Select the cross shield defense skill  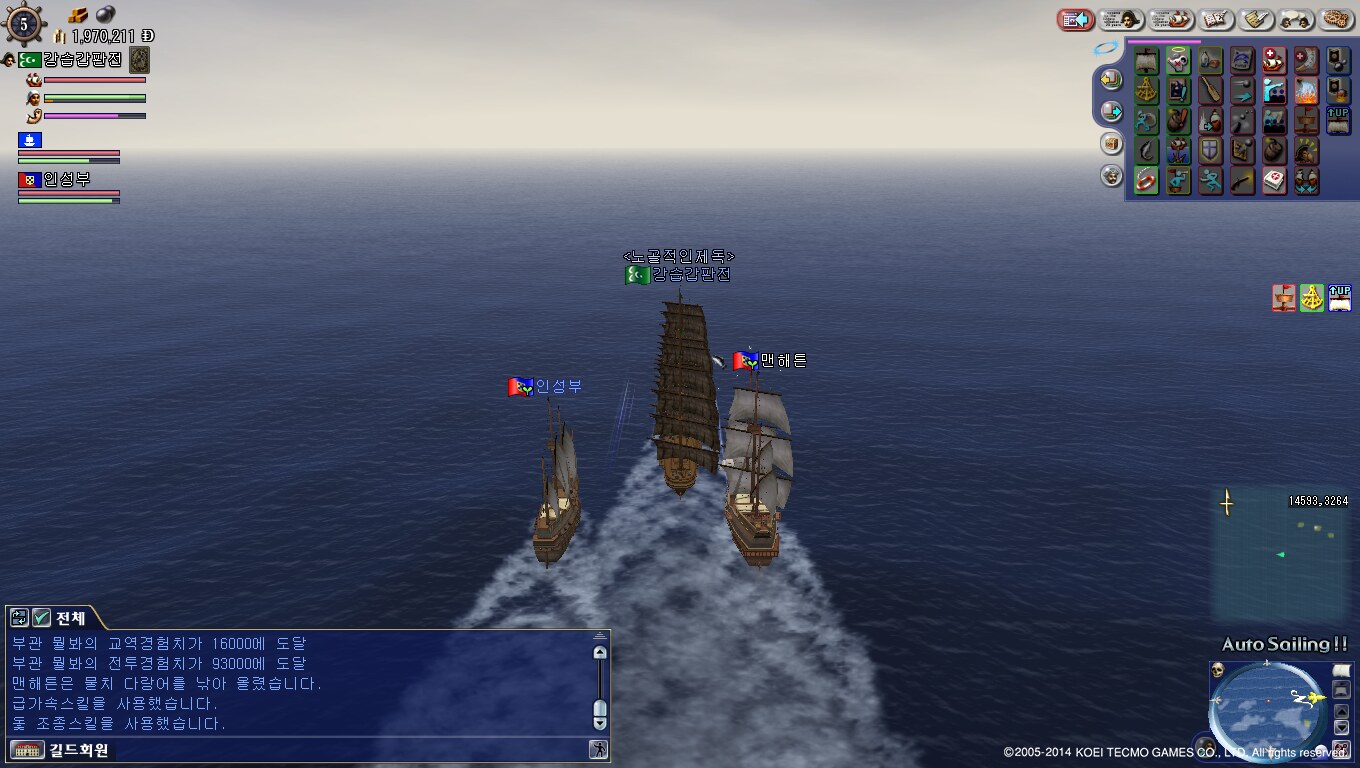1210,151
